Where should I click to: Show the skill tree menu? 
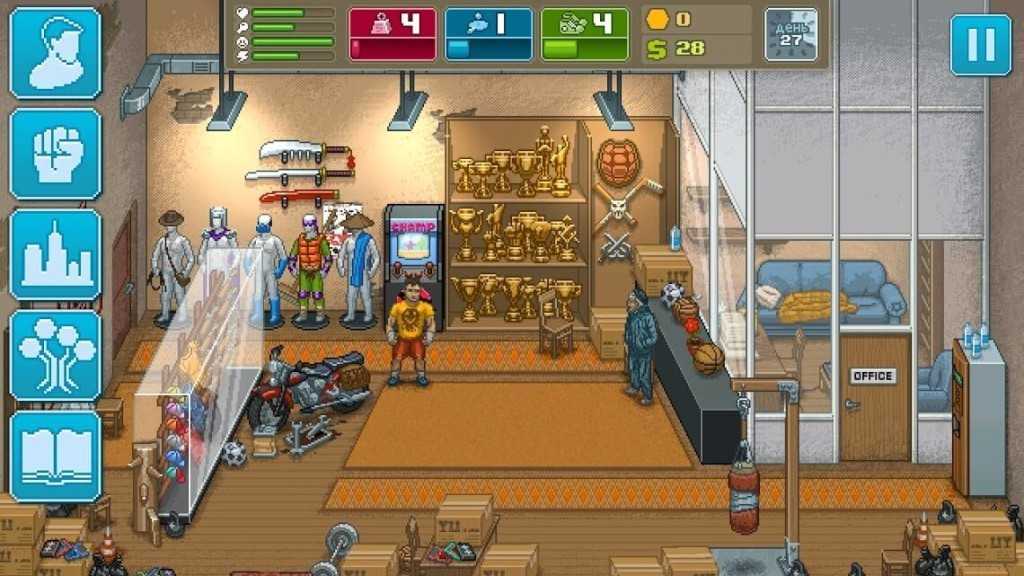[x=55, y=356]
